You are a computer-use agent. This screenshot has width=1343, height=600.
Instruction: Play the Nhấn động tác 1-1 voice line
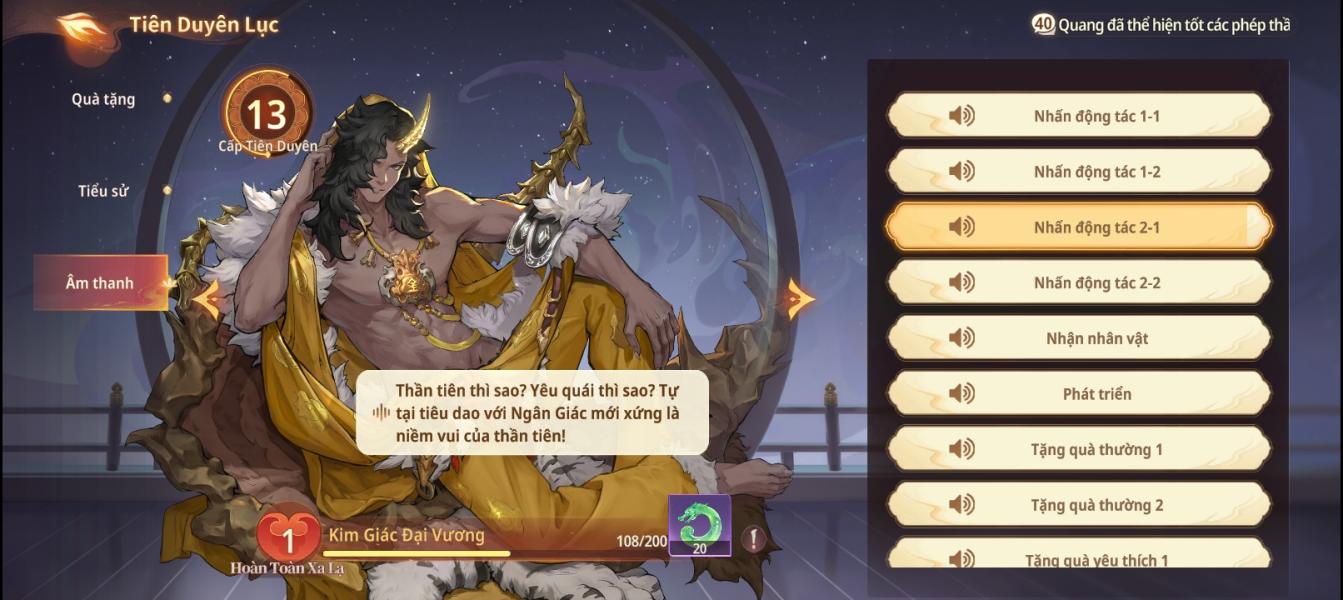click(1078, 116)
